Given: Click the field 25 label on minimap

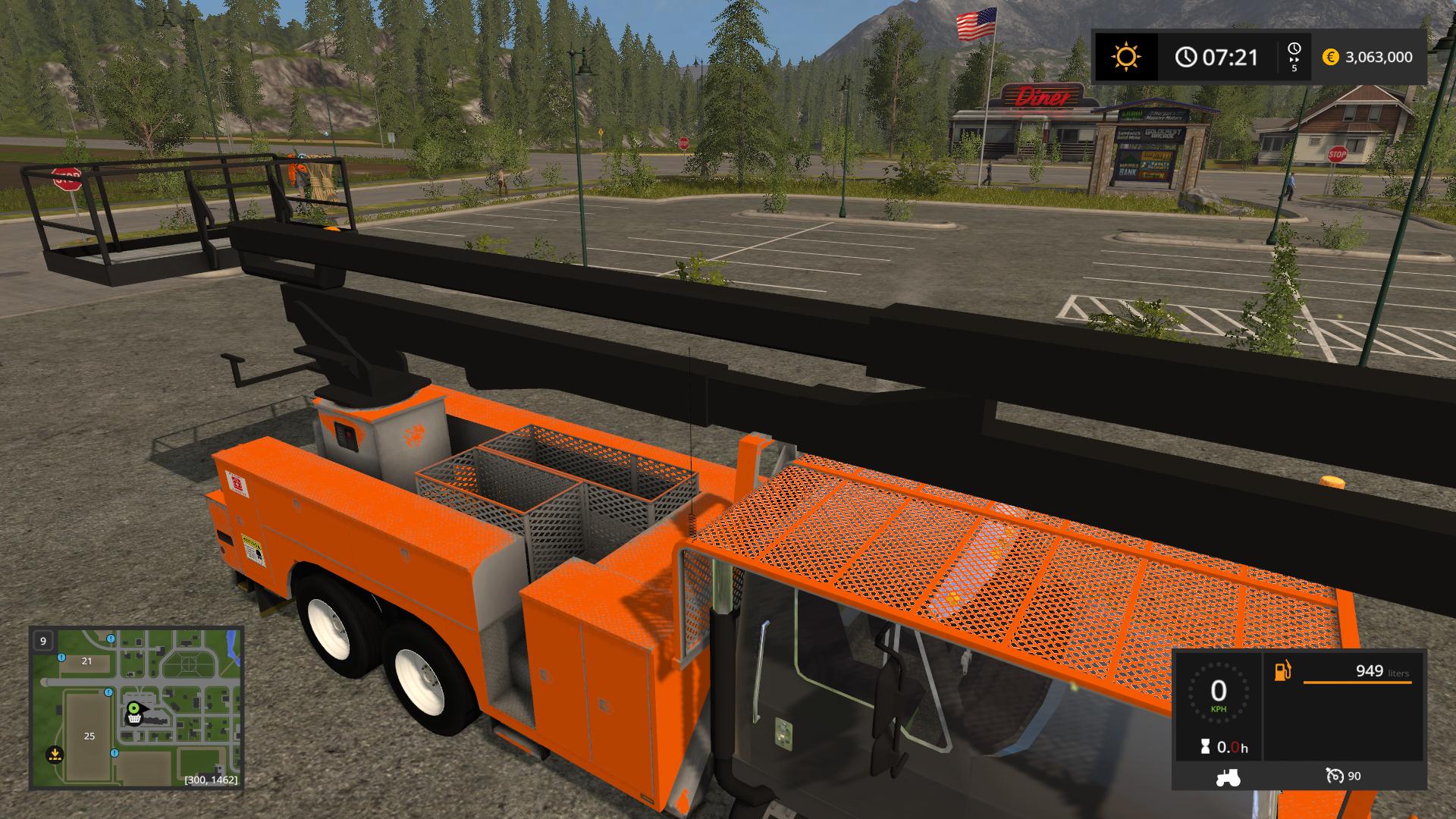Looking at the screenshot, I should click(x=89, y=736).
